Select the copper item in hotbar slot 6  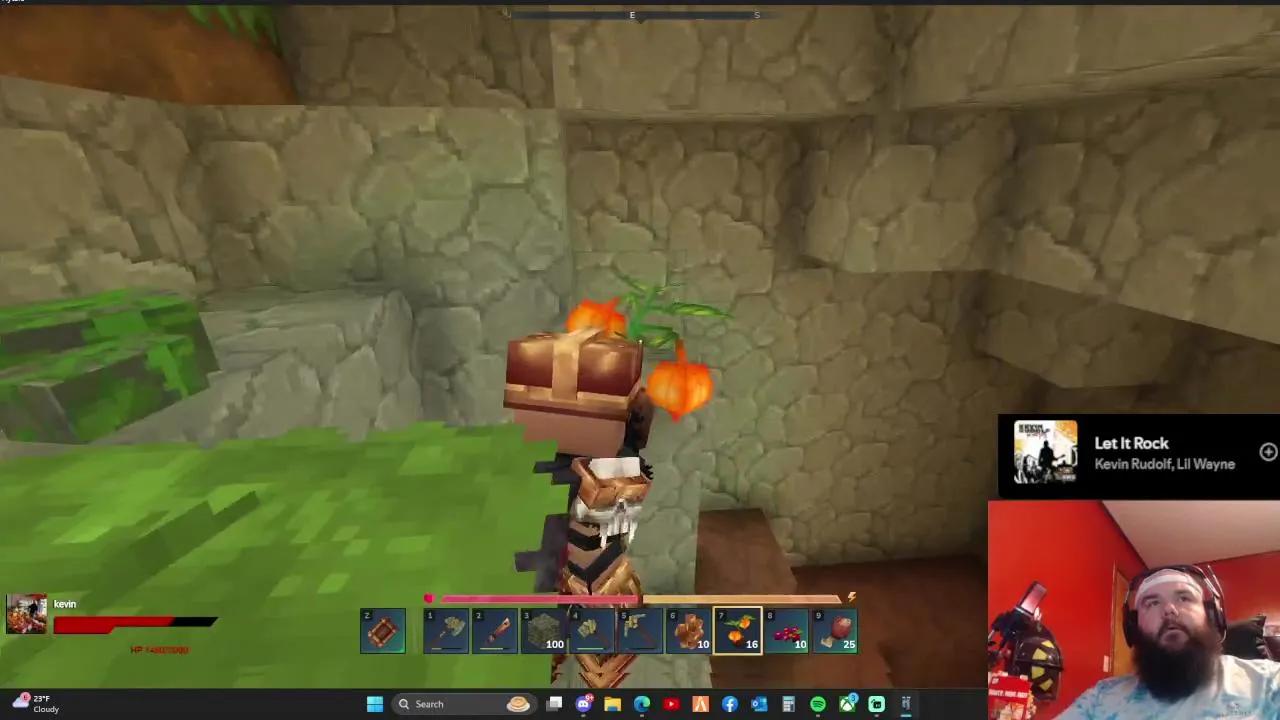689,628
